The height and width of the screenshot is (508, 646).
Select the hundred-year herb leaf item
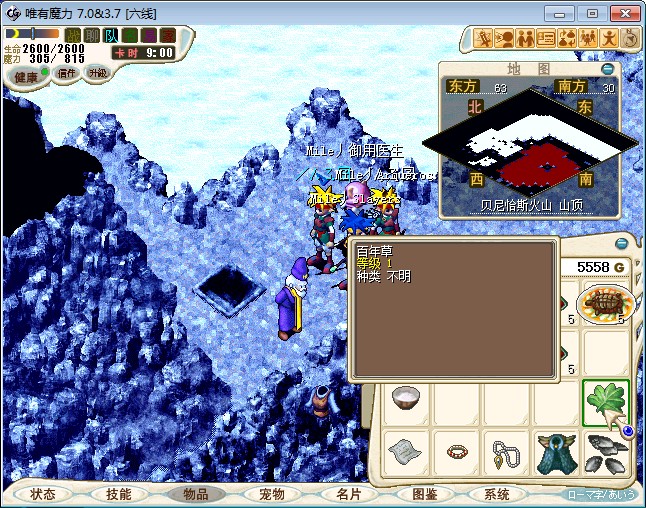coord(605,402)
